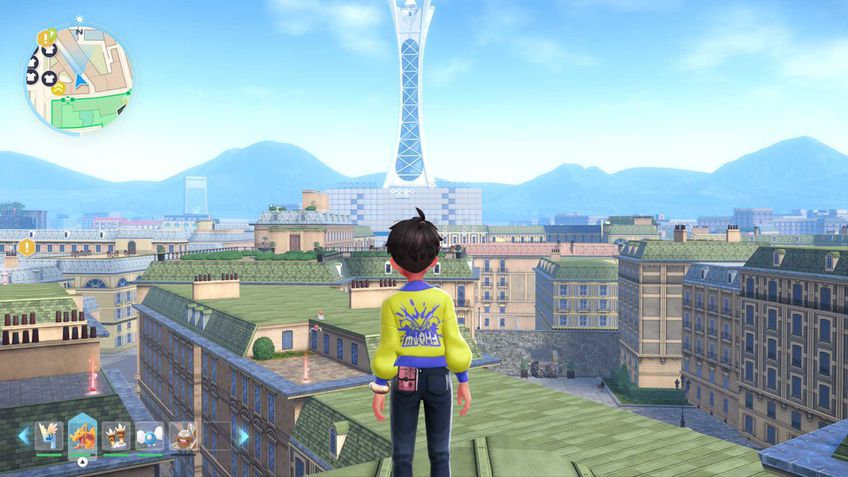Click the yellow exclamation quest marker over the buildings
The height and width of the screenshot is (477, 848).
(26, 246)
